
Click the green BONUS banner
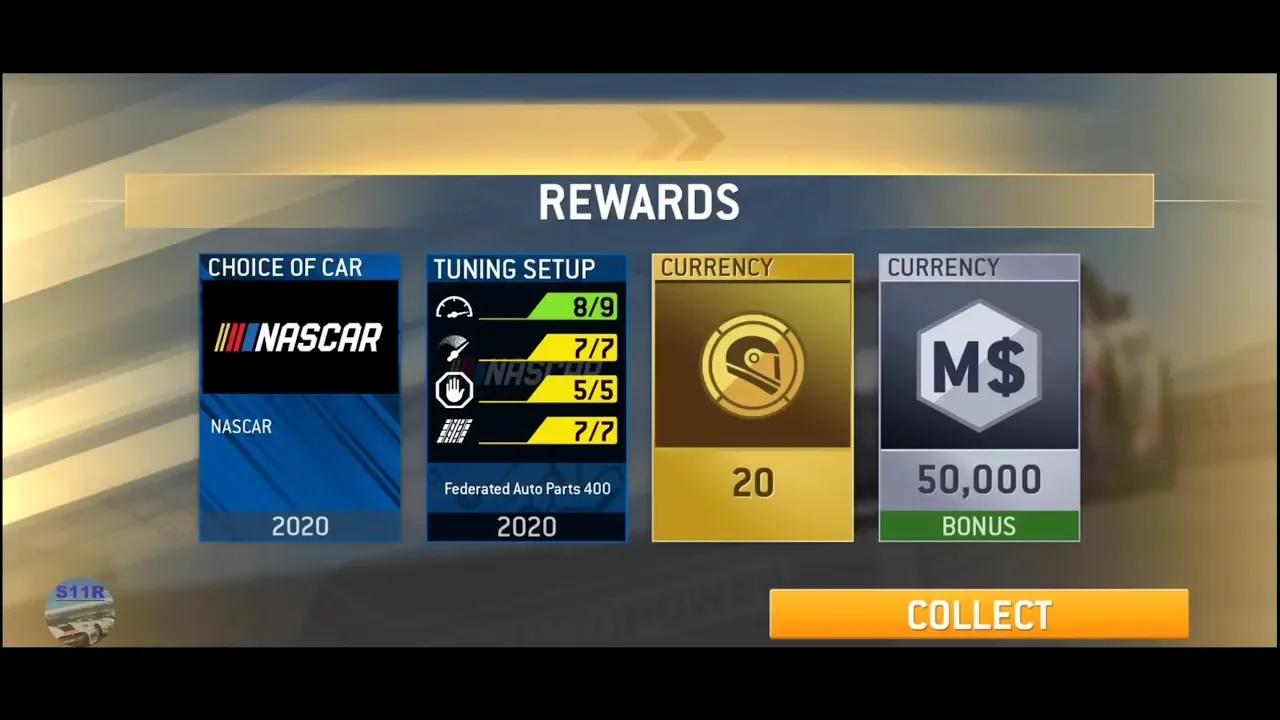click(x=978, y=526)
